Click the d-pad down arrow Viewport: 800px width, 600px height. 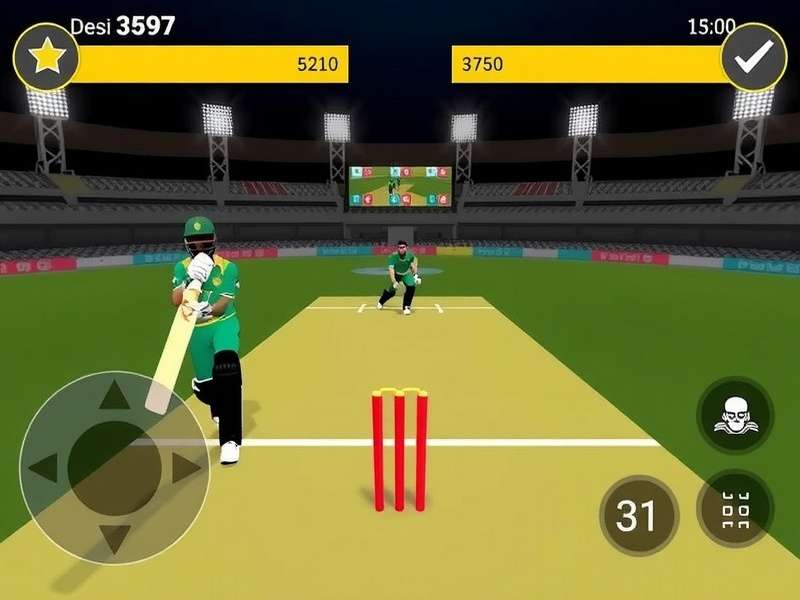pos(115,538)
